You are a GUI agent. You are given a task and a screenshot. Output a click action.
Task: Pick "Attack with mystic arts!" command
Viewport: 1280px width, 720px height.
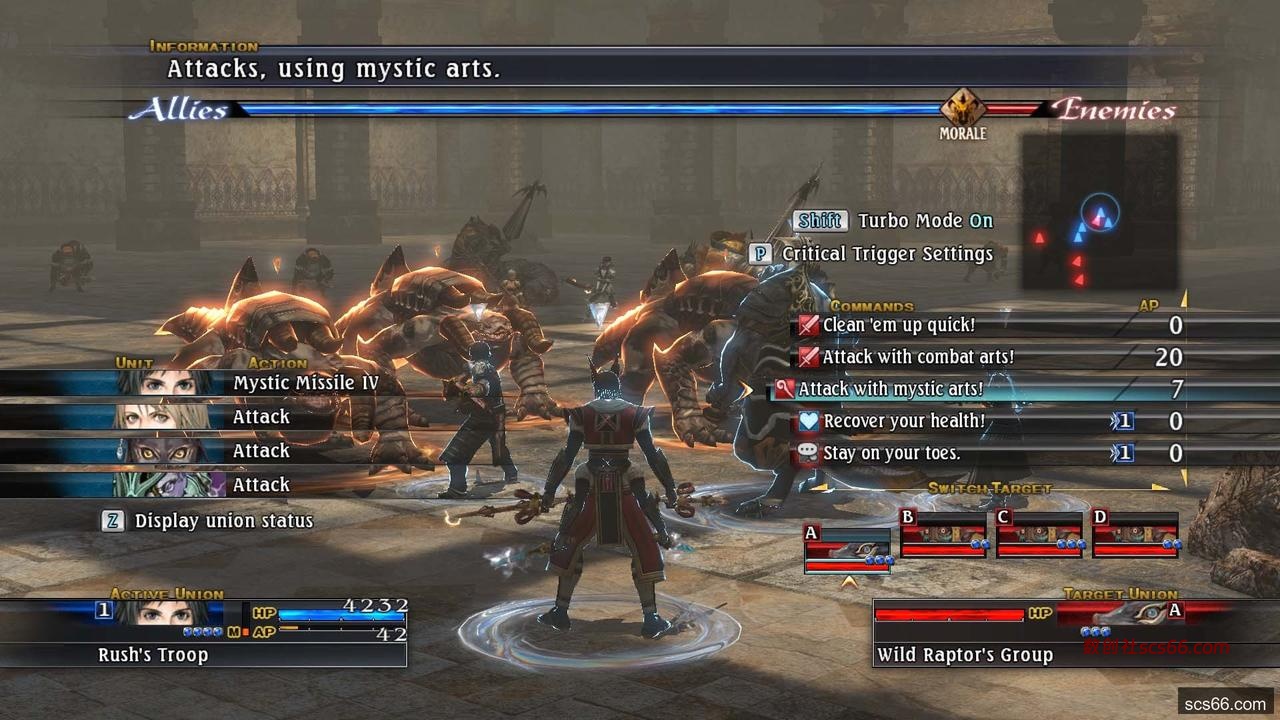click(890, 389)
